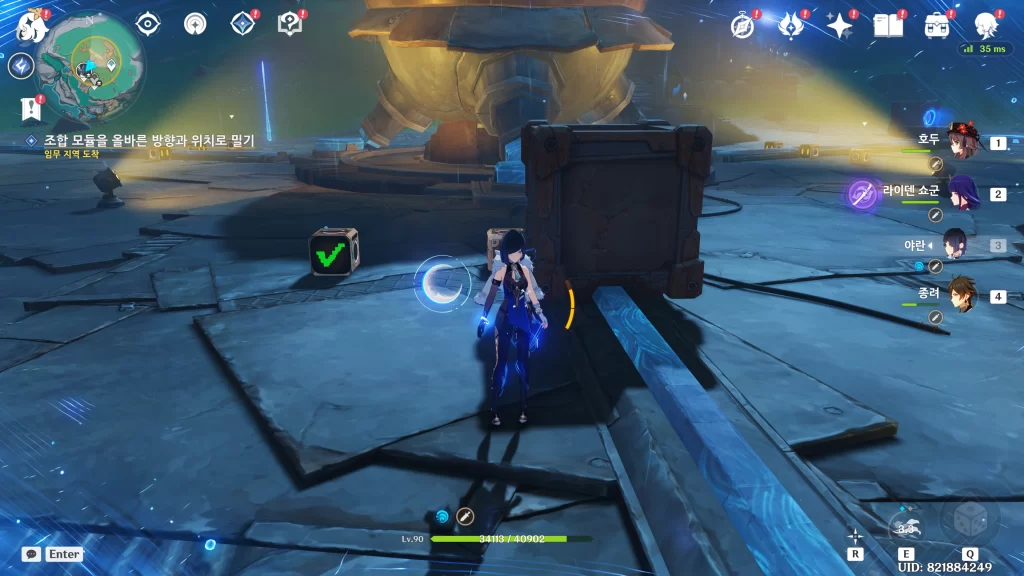Open the question mark book tutorial icon
The width and height of the screenshot is (1024, 576).
point(290,23)
